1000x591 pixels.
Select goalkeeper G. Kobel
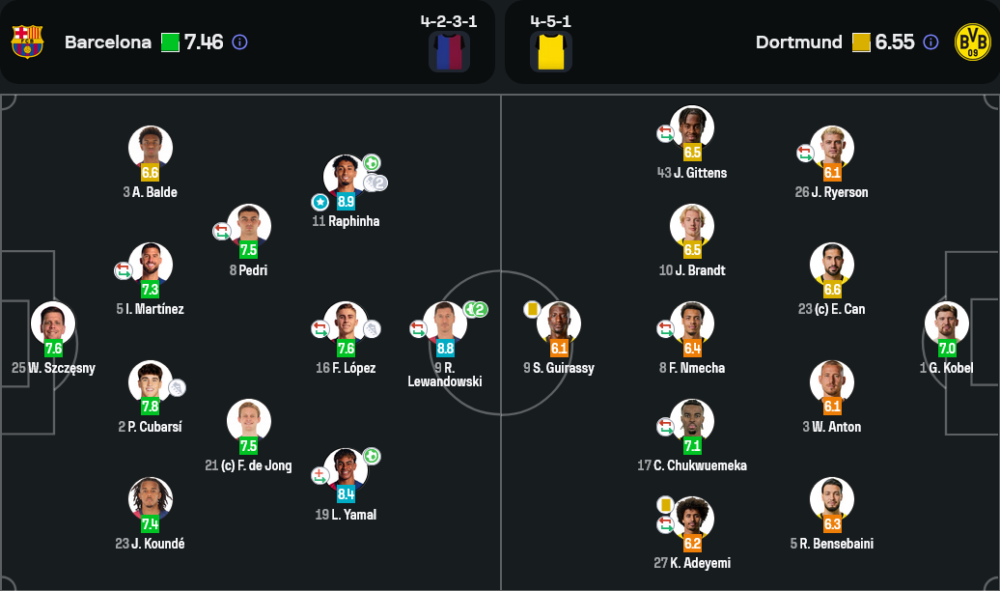click(946, 323)
